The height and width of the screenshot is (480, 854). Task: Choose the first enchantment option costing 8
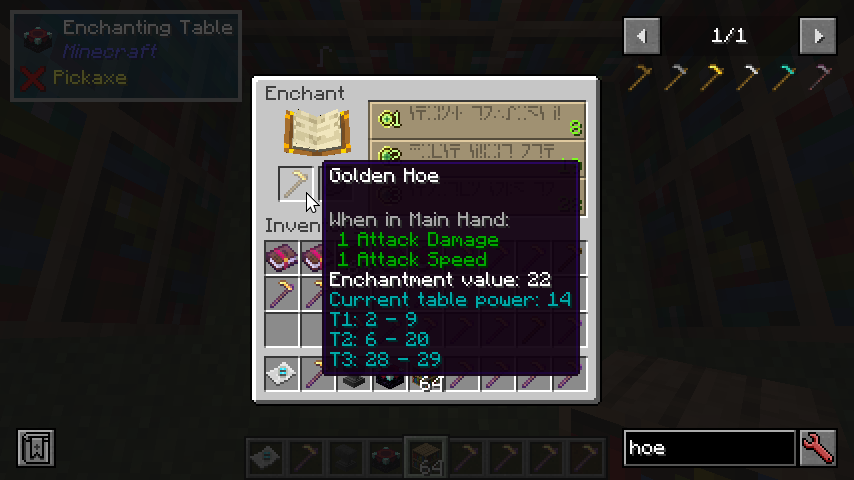coord(476,120)
